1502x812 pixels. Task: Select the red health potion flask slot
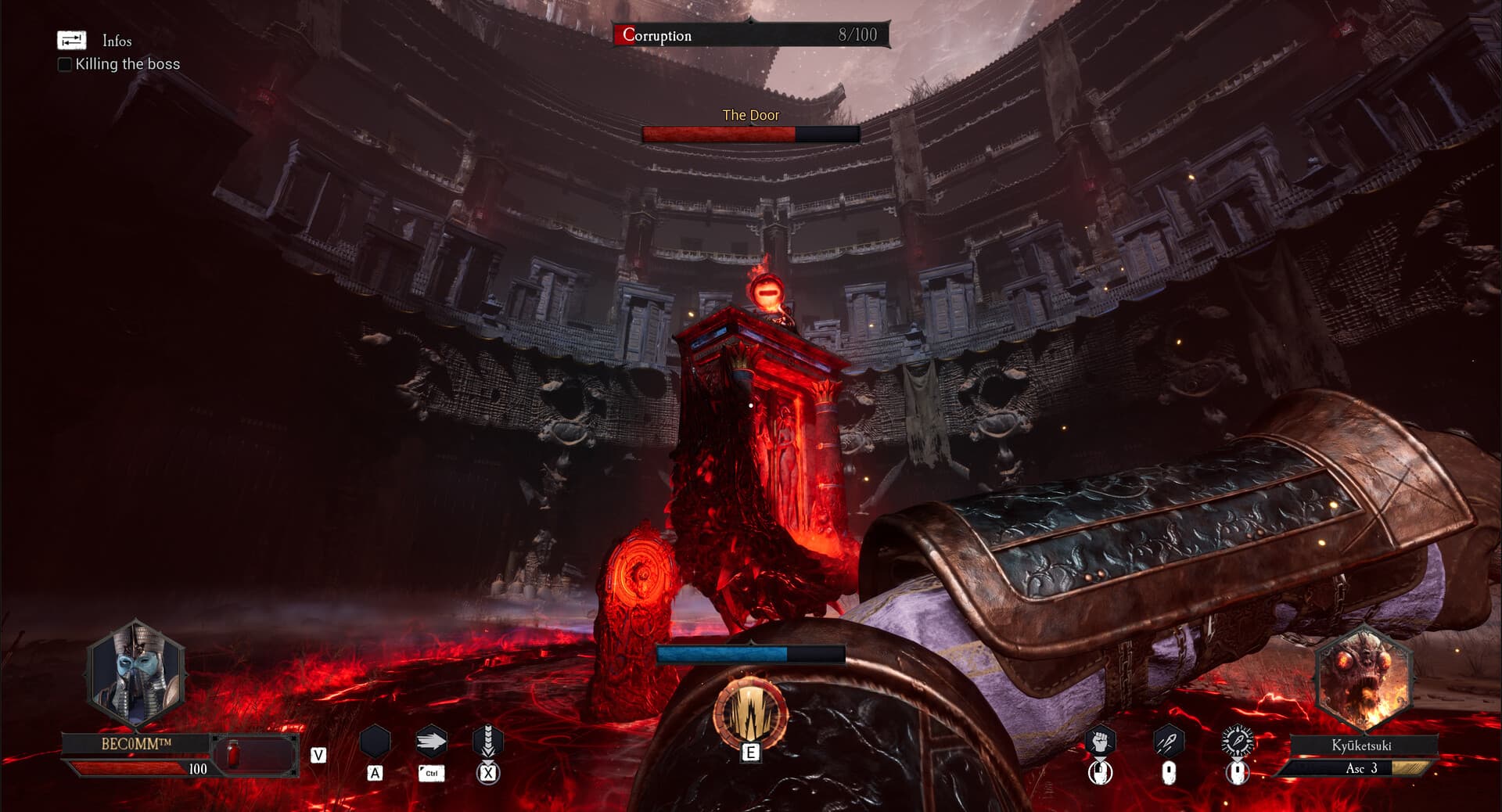232,753
